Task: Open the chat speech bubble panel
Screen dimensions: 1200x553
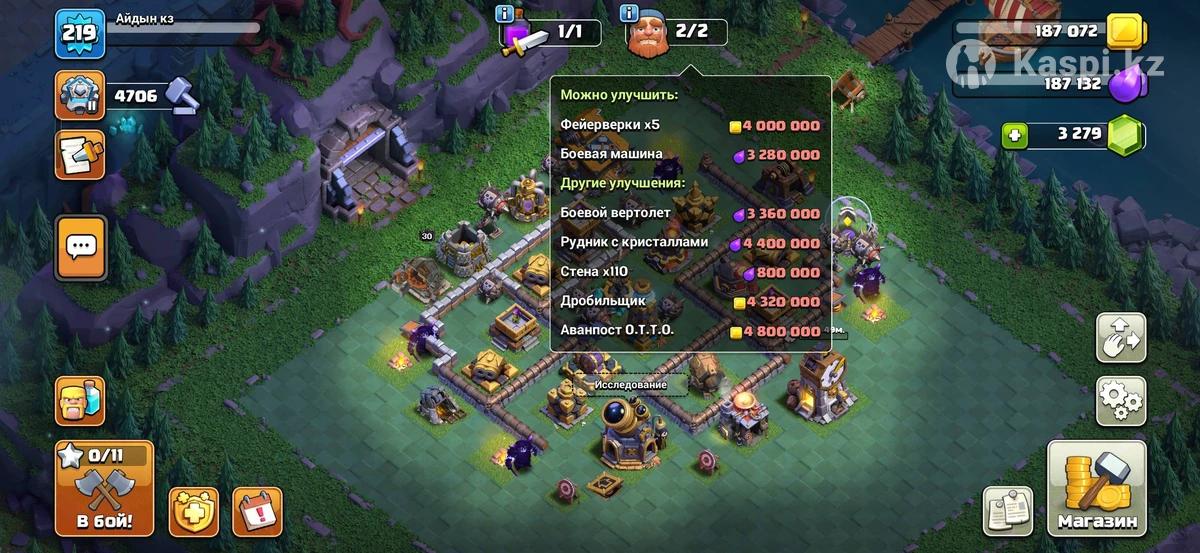Action: [x=81, y=246]
